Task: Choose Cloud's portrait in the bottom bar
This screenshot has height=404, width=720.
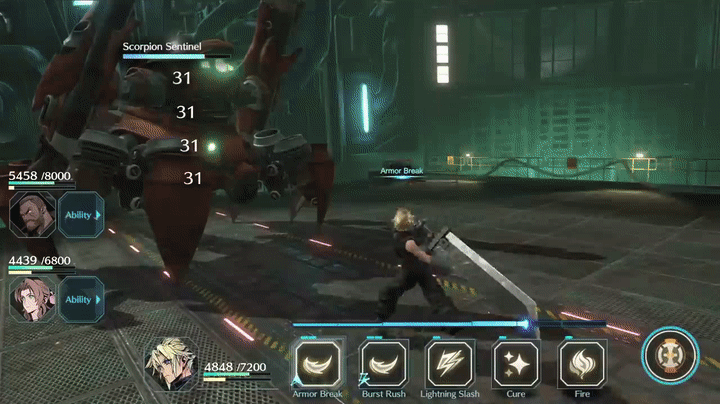Action: coord(173,363)
